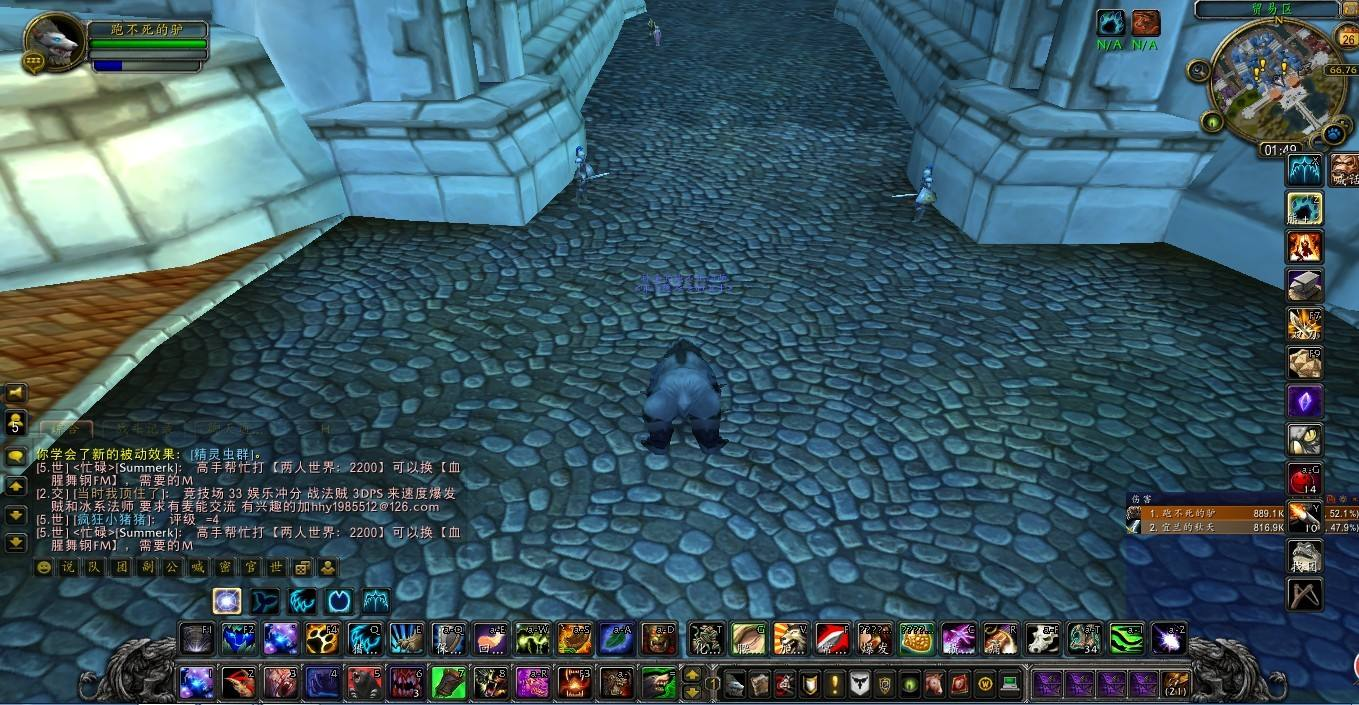
Task: Click the action bar page up arrow
Action: click(691, 675)
